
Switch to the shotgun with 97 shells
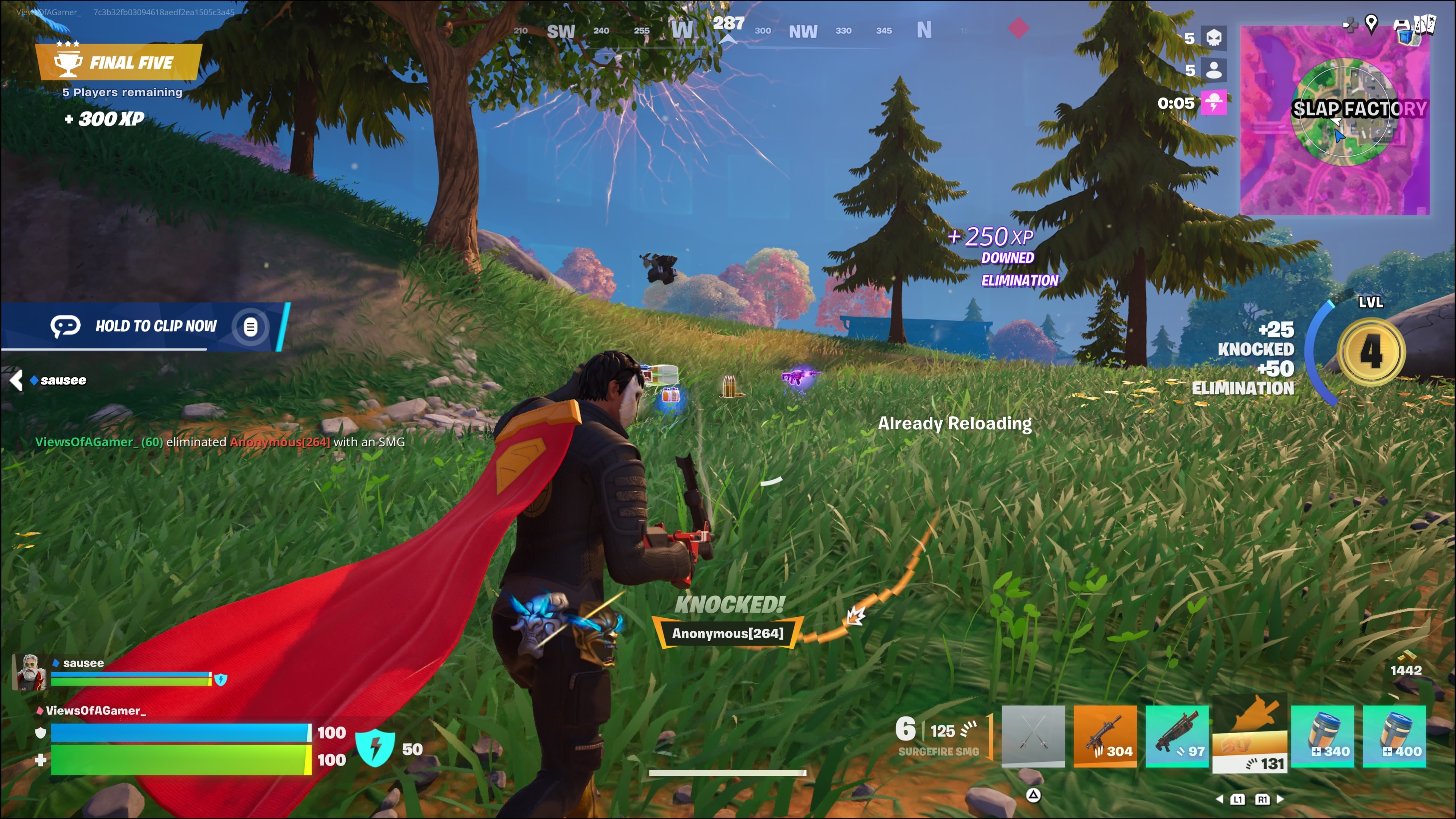(1177, 735)
